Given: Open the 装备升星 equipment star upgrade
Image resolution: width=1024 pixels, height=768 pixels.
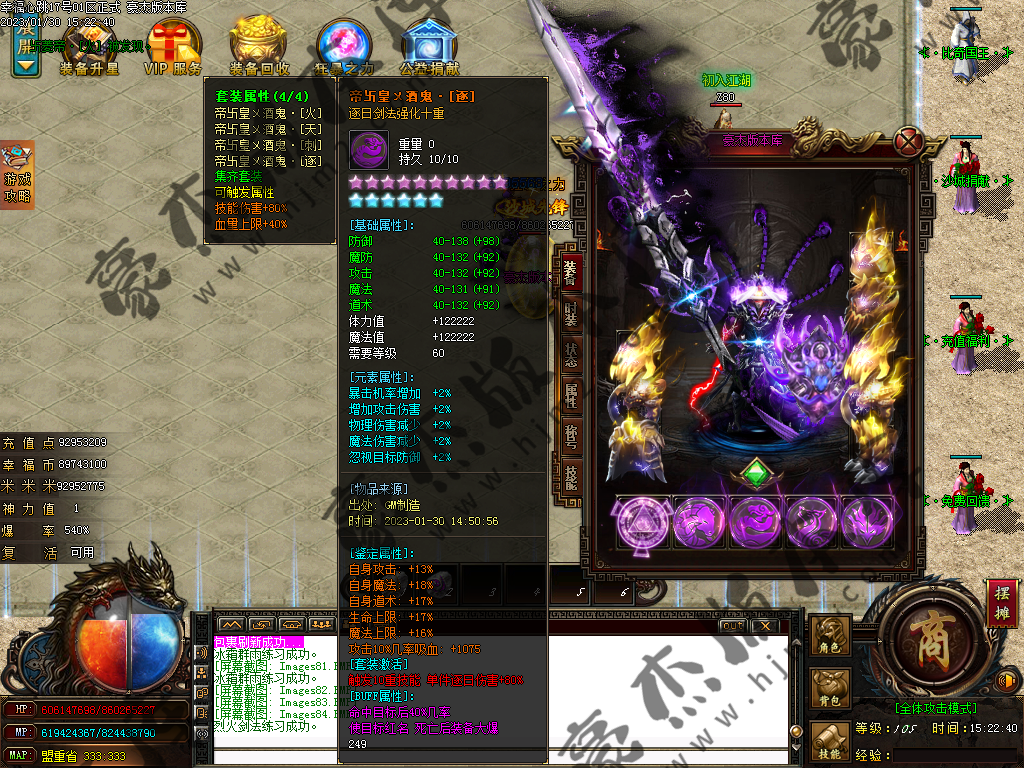Looking at the screenshot, I should [88, 47].
